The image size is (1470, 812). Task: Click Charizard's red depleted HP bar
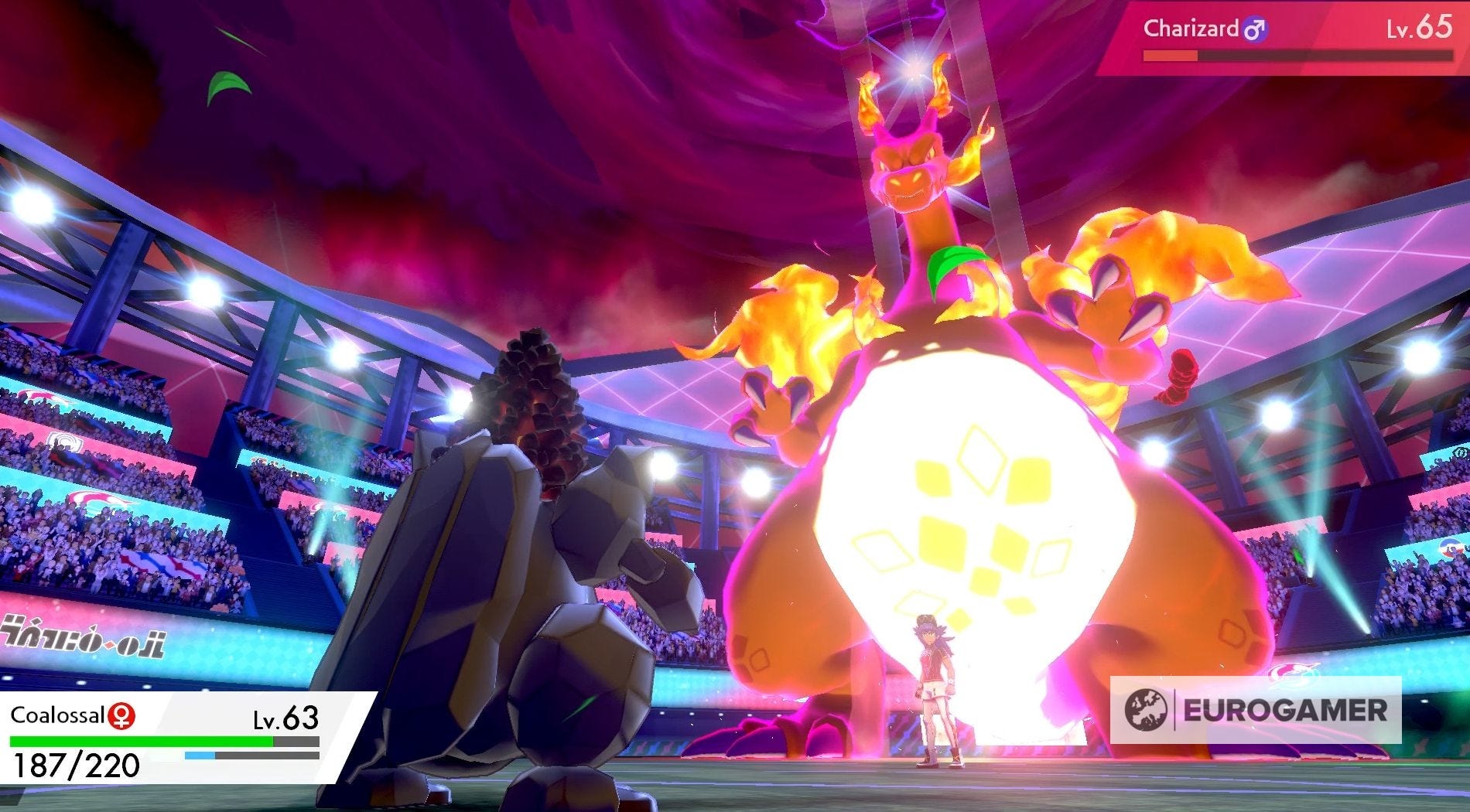1168,56
